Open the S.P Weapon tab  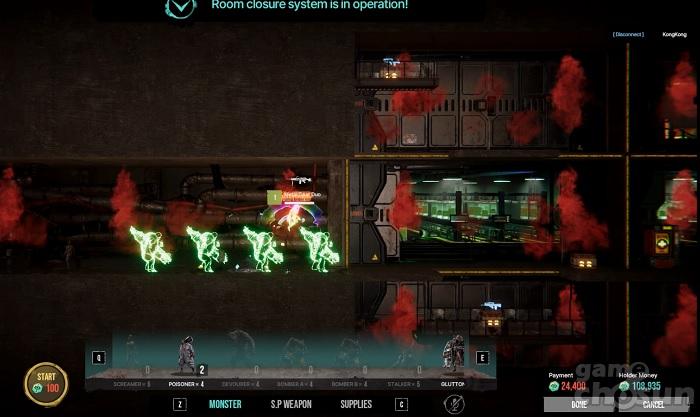click(x=293, y=404)
